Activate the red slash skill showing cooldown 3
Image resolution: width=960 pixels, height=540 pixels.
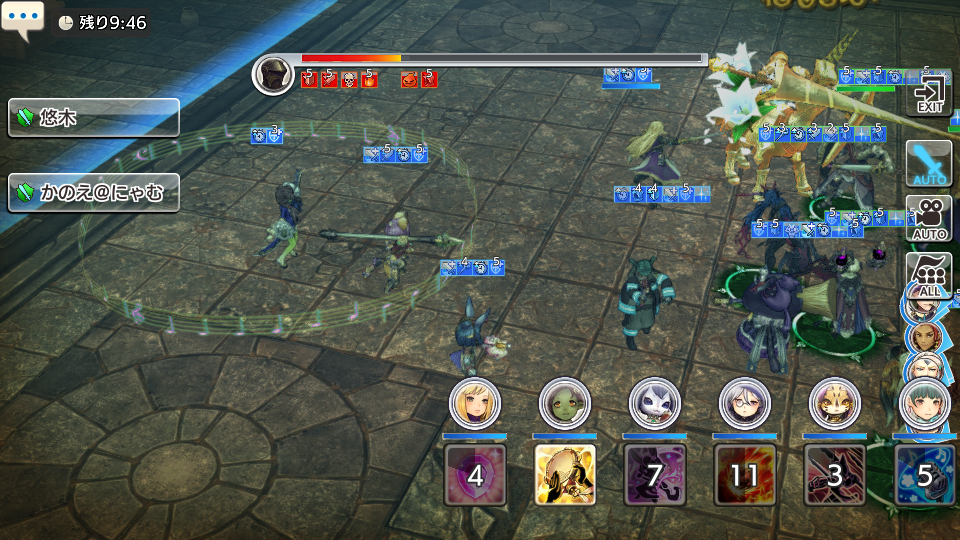[x=834, y=475]
